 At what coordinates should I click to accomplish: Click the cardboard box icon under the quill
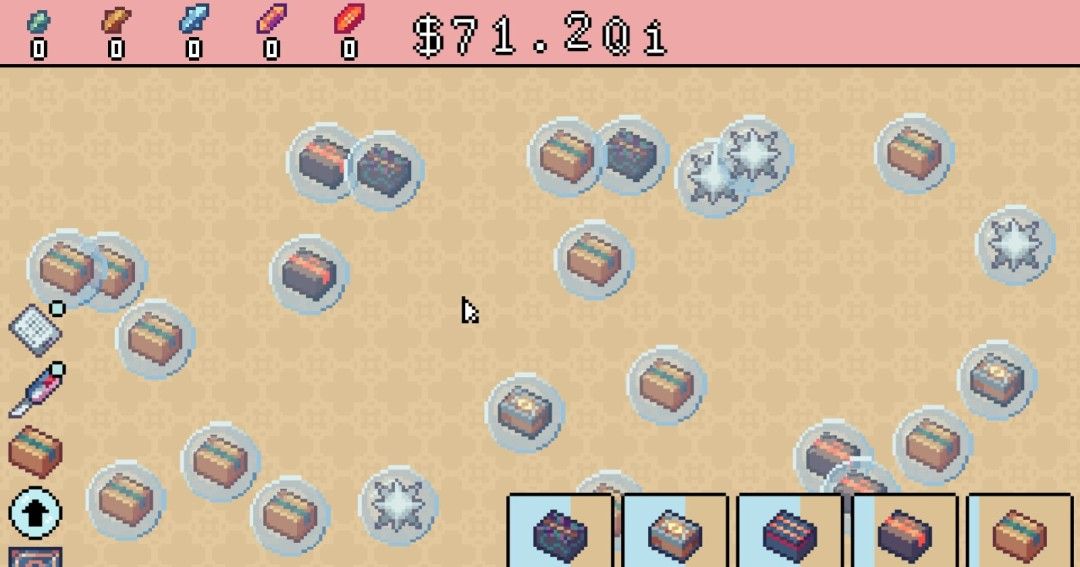click(35, 450)
